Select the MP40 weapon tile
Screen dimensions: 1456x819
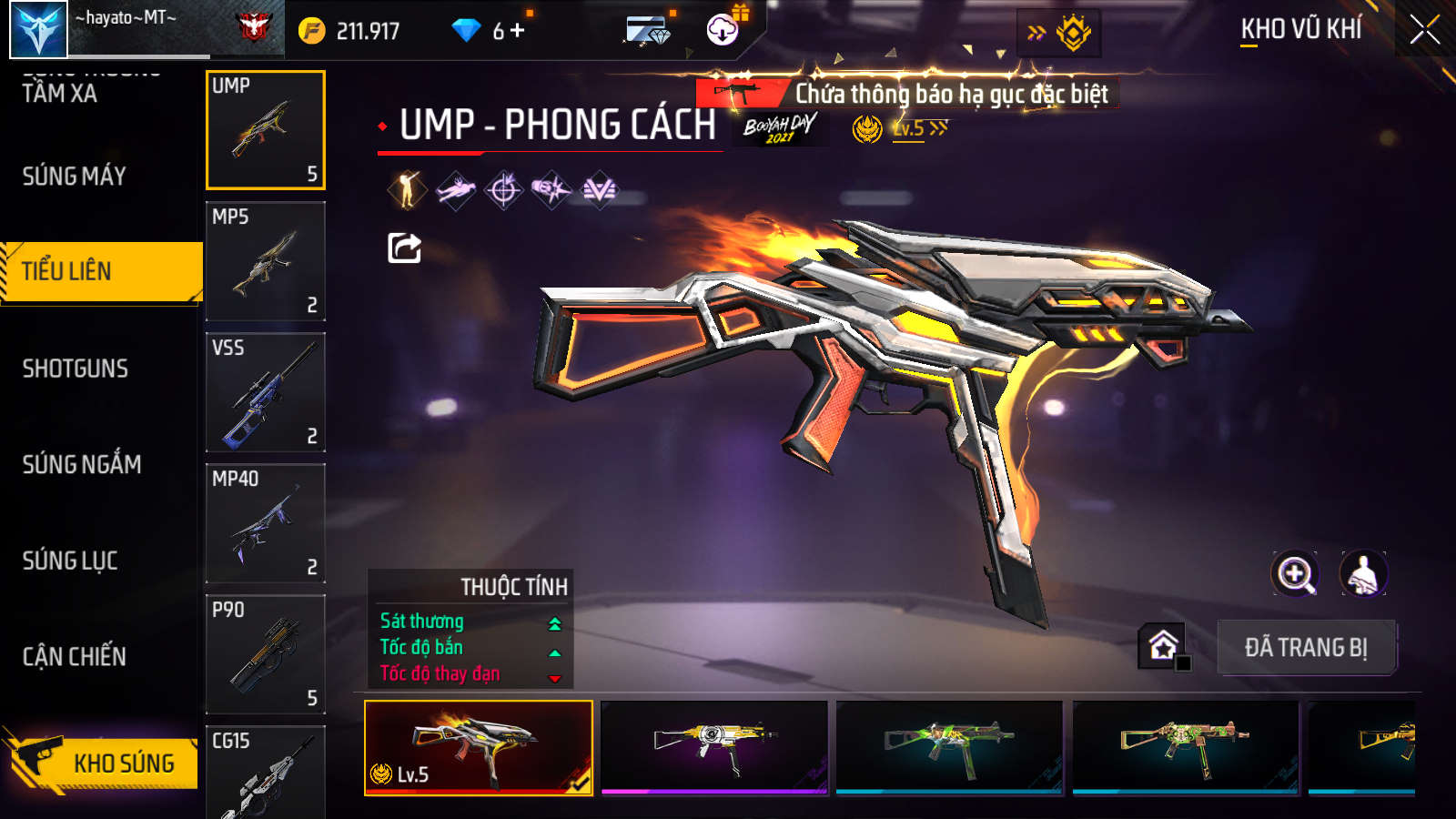pos(265,523)
